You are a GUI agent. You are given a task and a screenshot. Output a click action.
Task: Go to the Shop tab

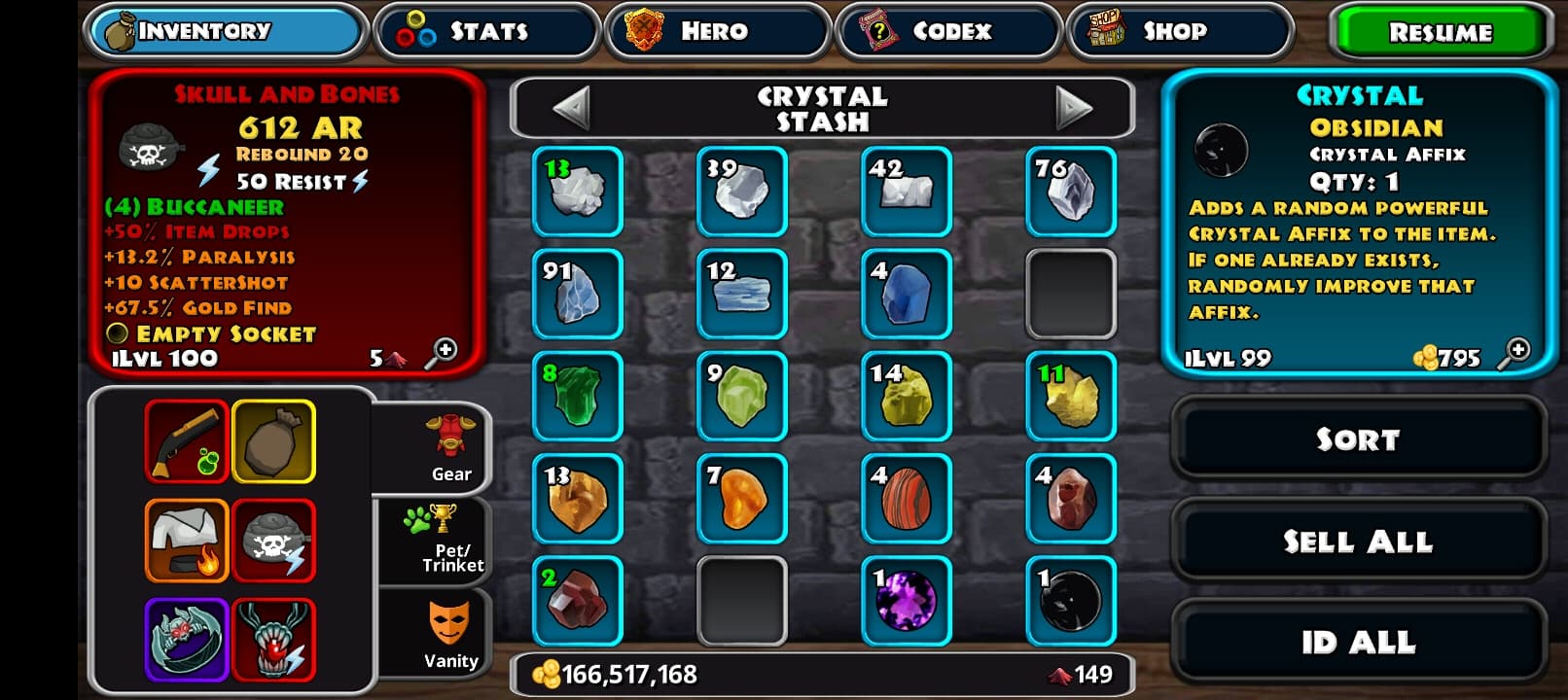click(x=1179, y=31)
